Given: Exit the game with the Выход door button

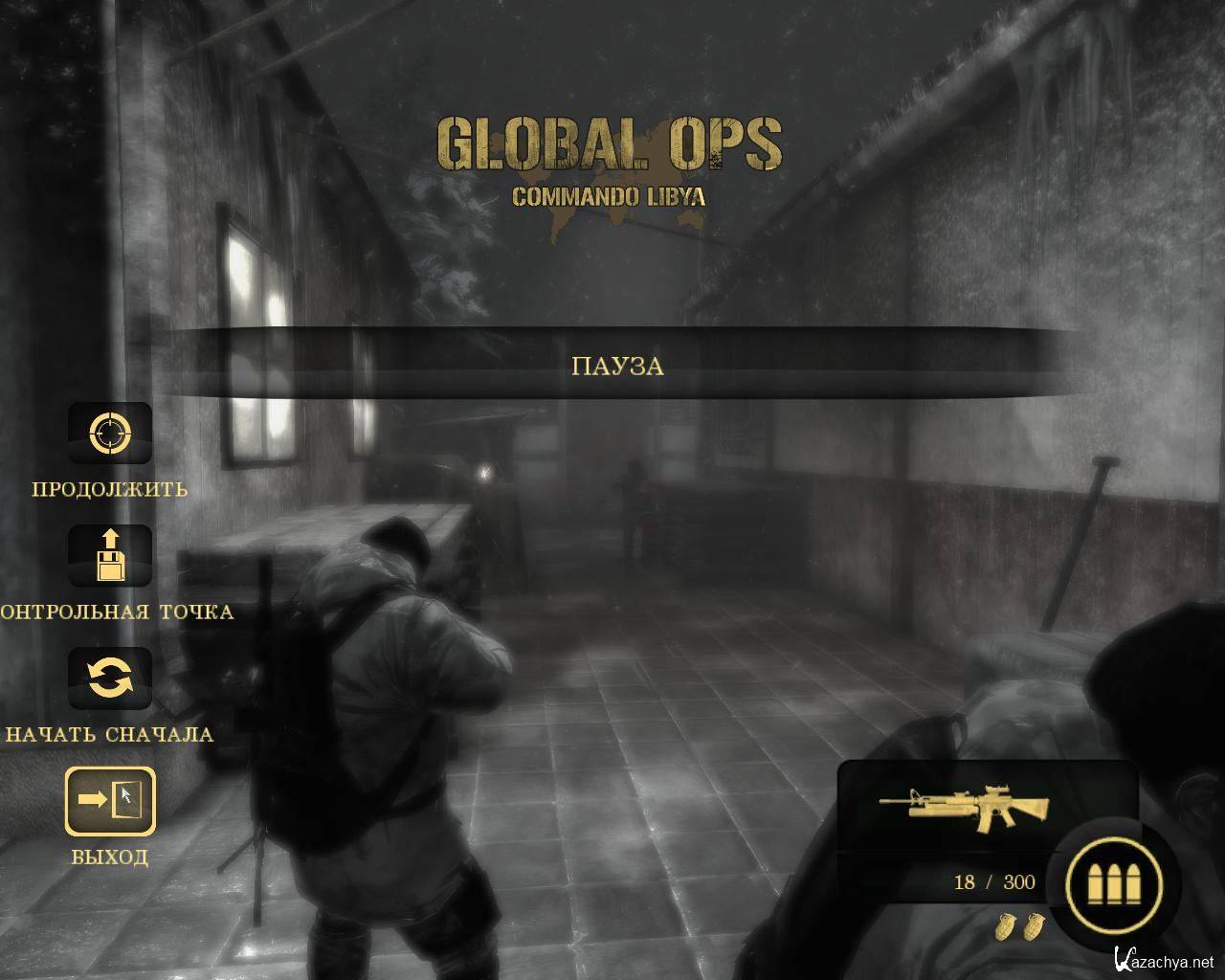Looking at the screenshot, I should [109, 800].
